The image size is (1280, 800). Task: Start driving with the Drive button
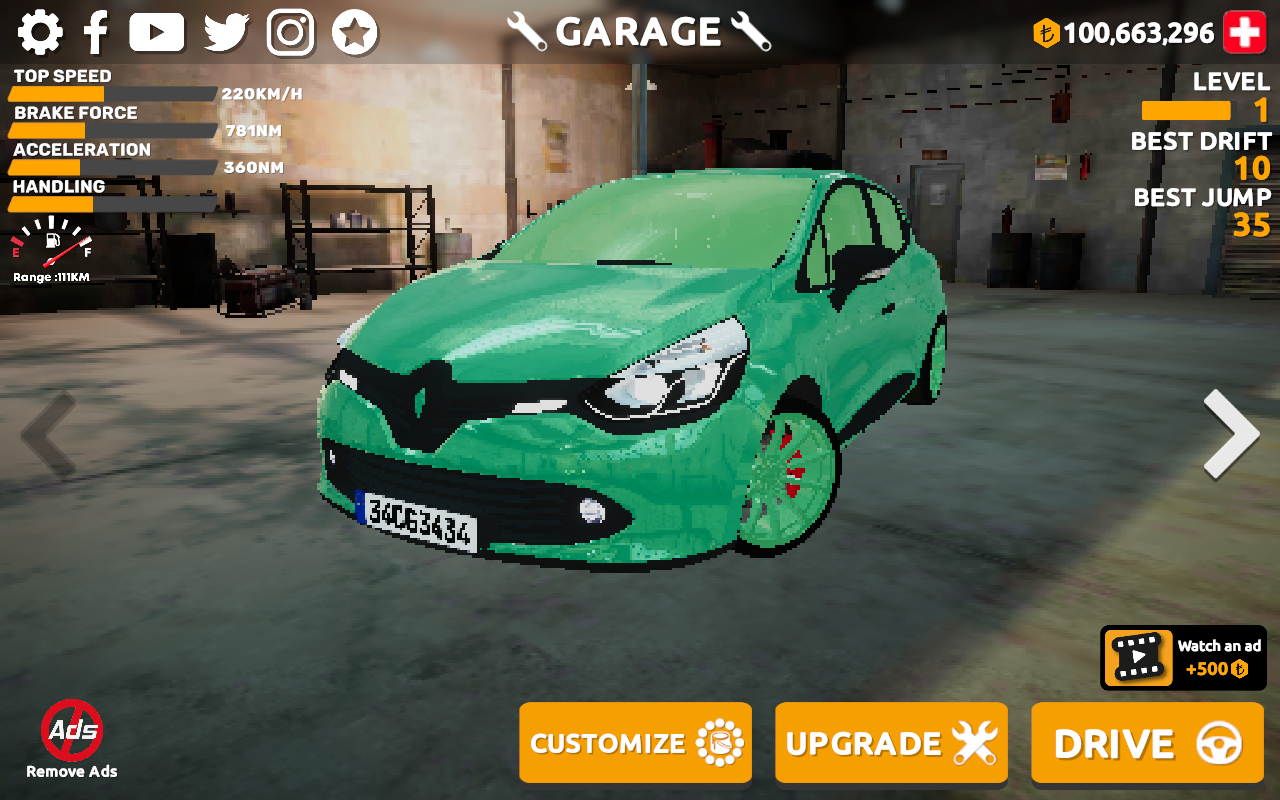point(1147,743)
